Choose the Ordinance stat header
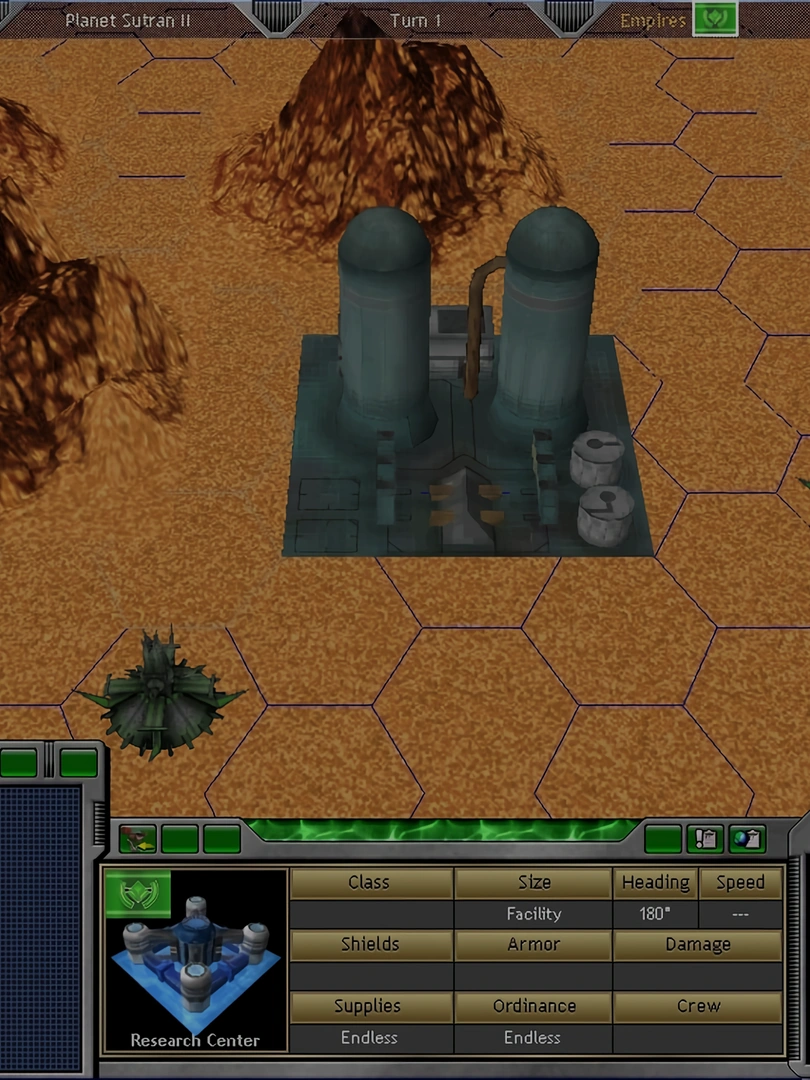 (533, 1007)
